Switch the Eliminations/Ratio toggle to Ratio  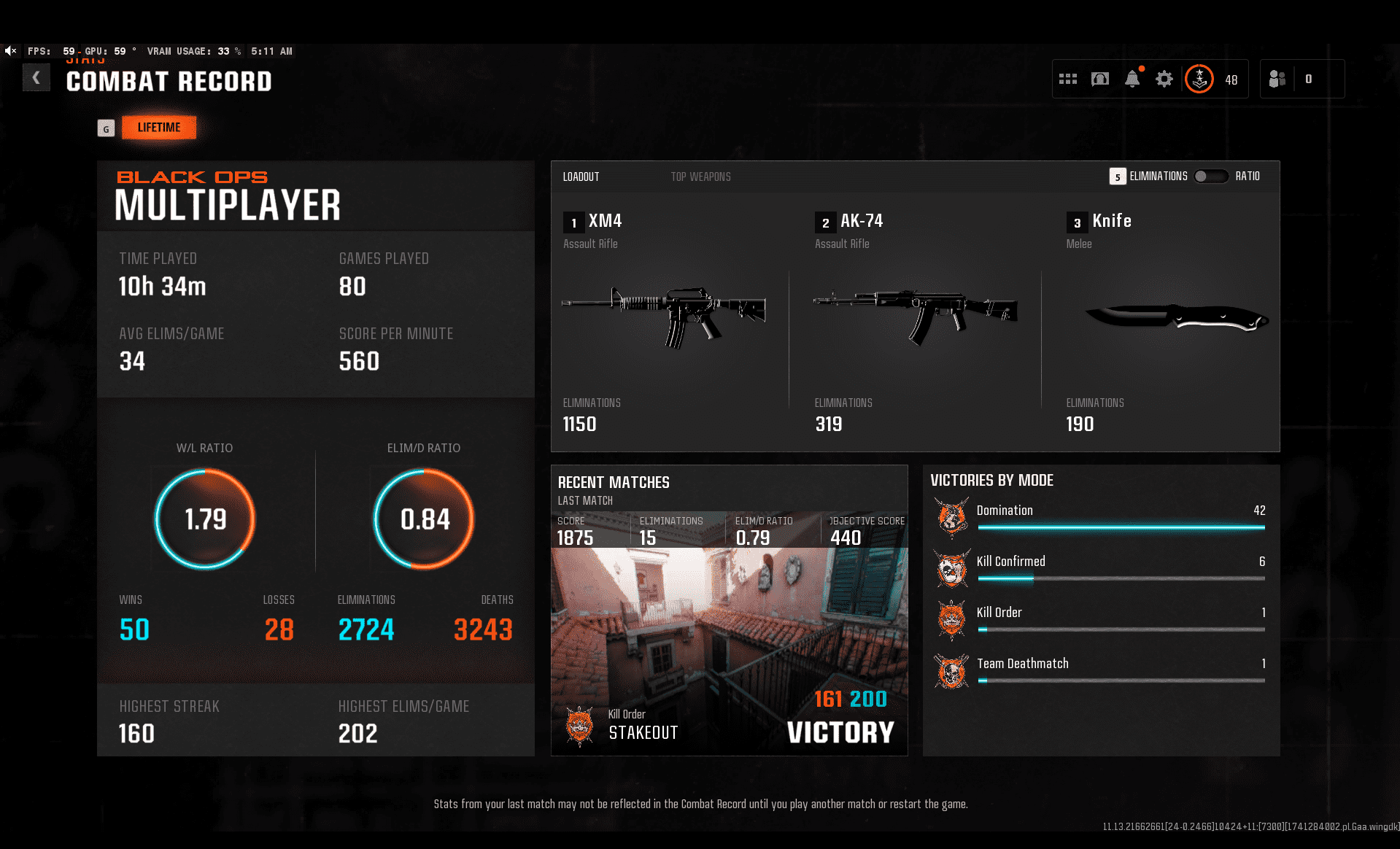tap(1211, 176)
